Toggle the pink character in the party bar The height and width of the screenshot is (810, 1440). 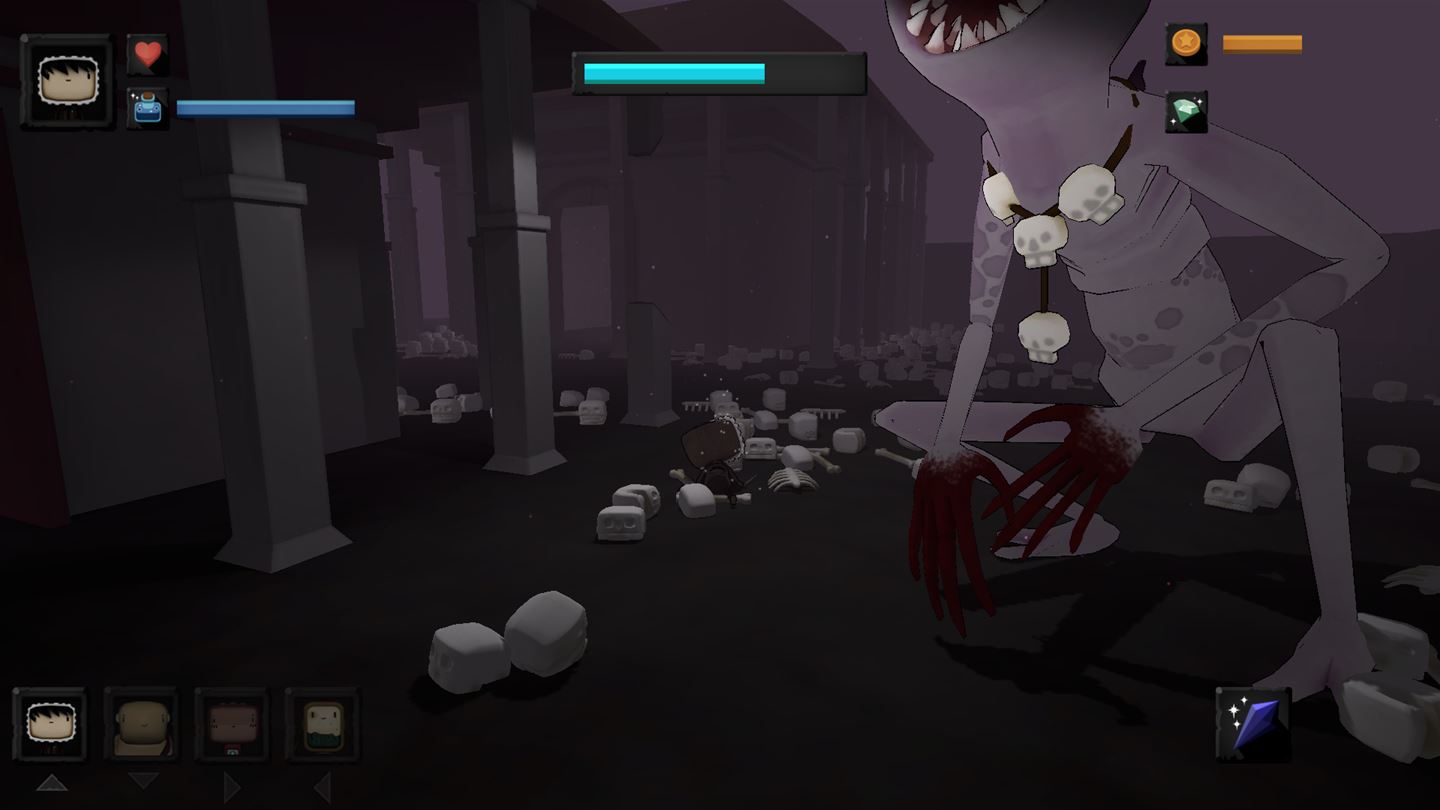pos(232,727)
